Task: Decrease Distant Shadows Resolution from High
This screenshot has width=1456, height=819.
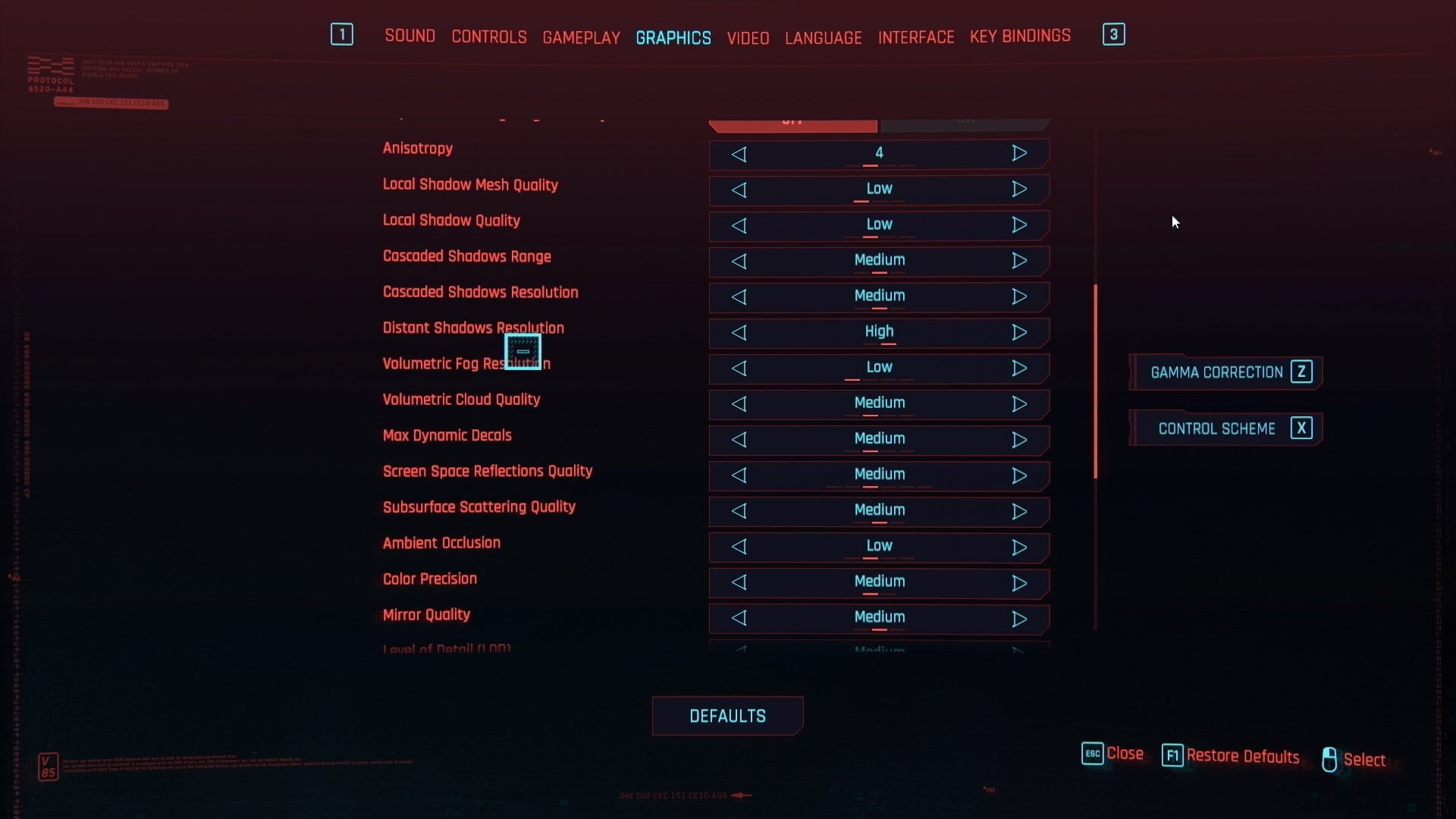Action: point(739,332)
